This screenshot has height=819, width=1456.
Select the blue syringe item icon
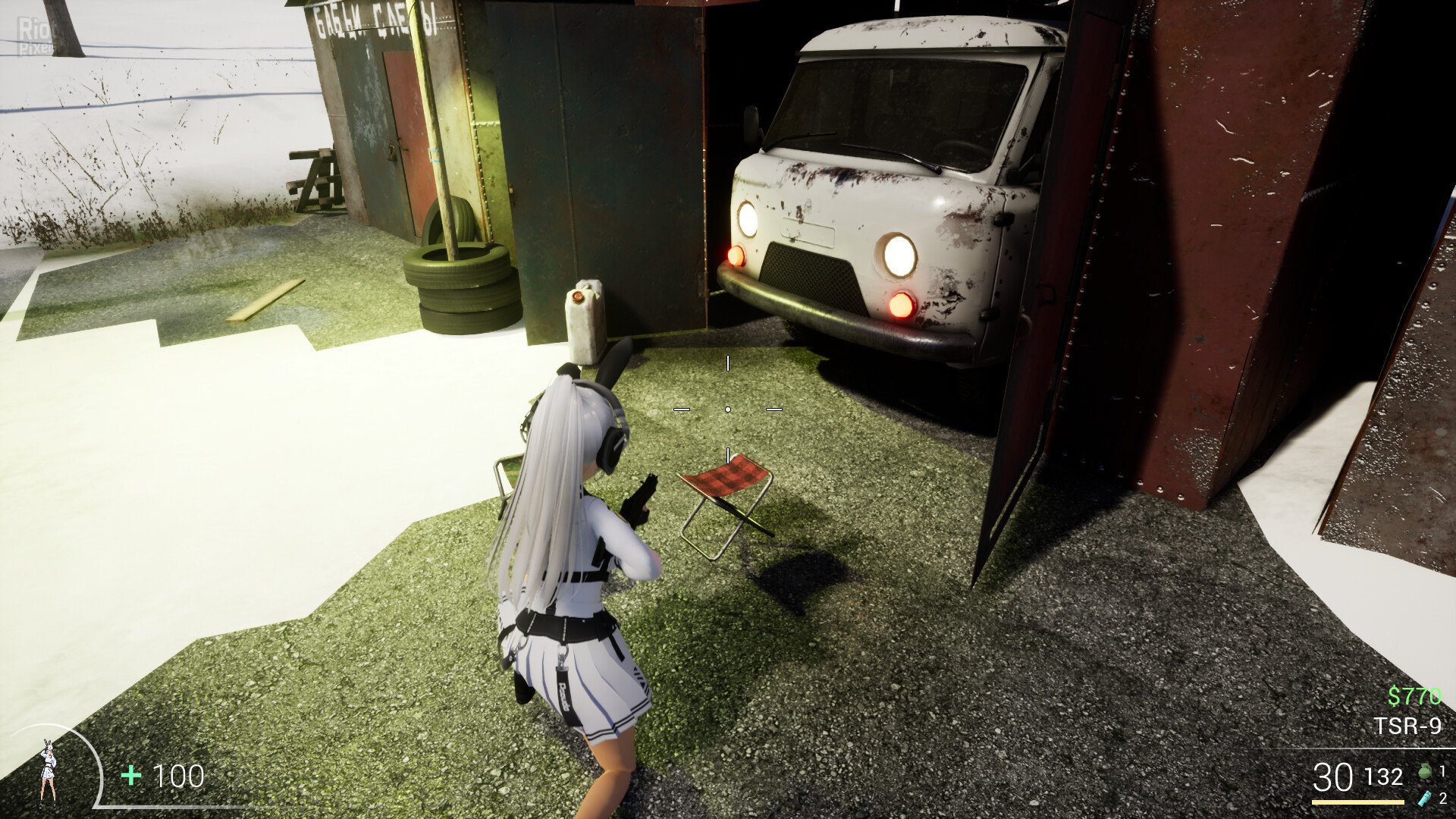click(x=1423, y=798)
